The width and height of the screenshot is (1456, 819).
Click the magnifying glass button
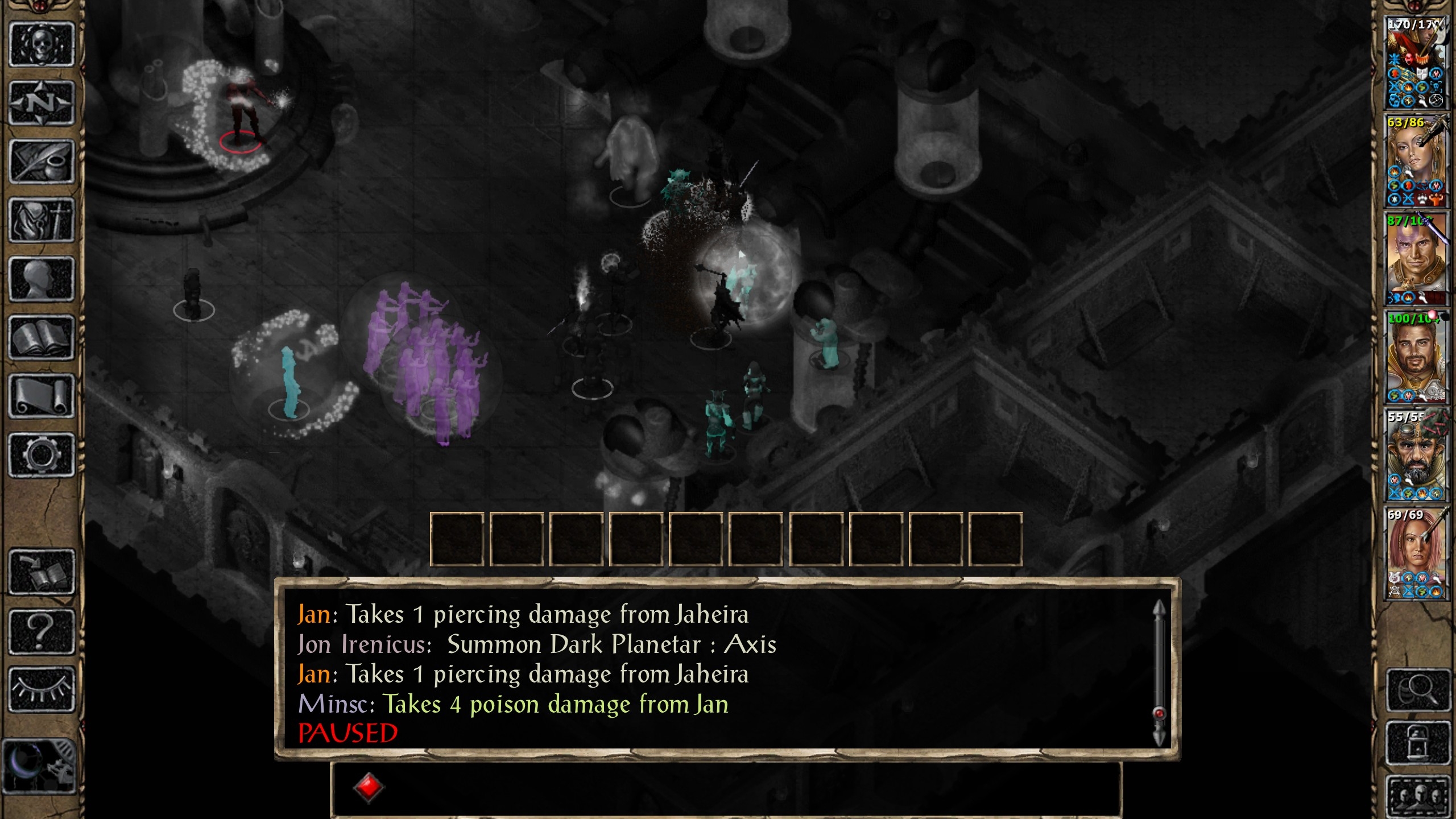1418,690
